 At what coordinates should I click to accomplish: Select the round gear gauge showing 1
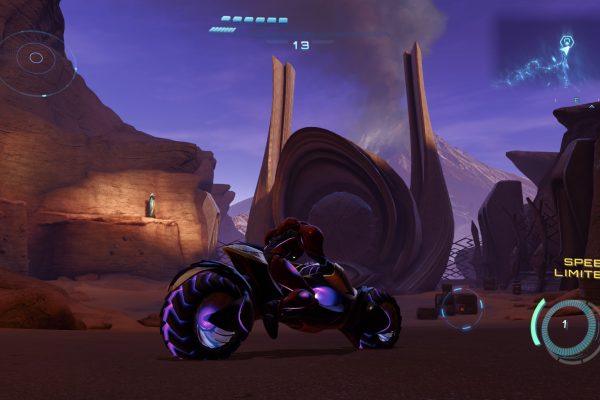tap(567, 325)
